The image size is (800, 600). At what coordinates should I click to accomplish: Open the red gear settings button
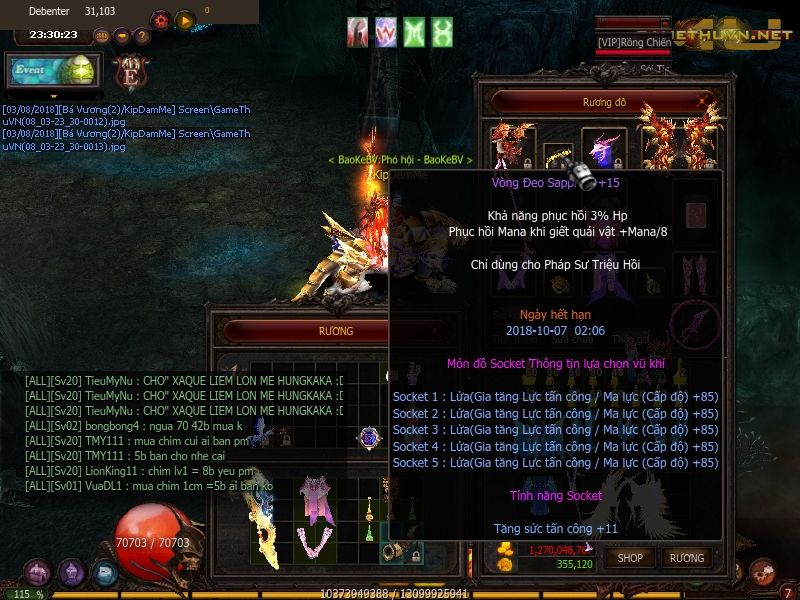click(x=160, y=20)
